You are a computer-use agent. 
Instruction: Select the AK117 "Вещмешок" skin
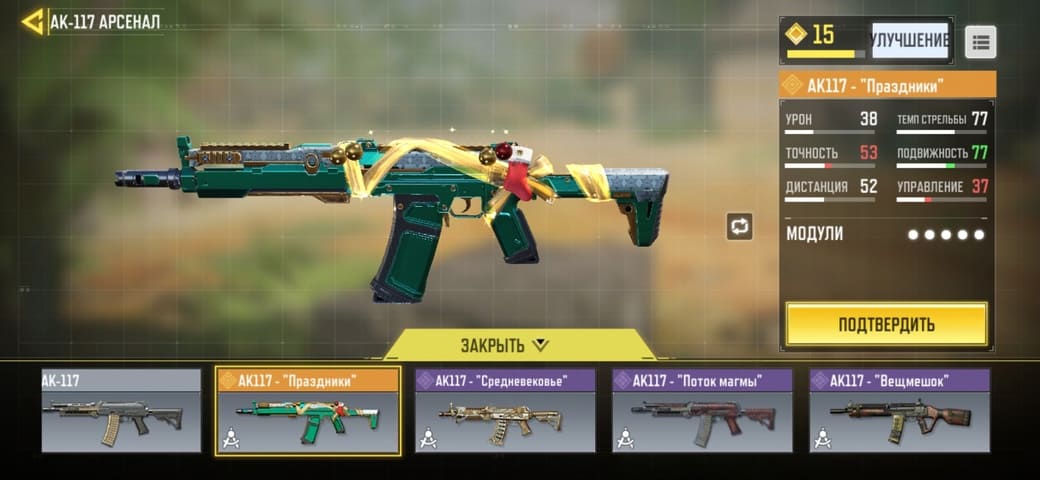point(899,412)
